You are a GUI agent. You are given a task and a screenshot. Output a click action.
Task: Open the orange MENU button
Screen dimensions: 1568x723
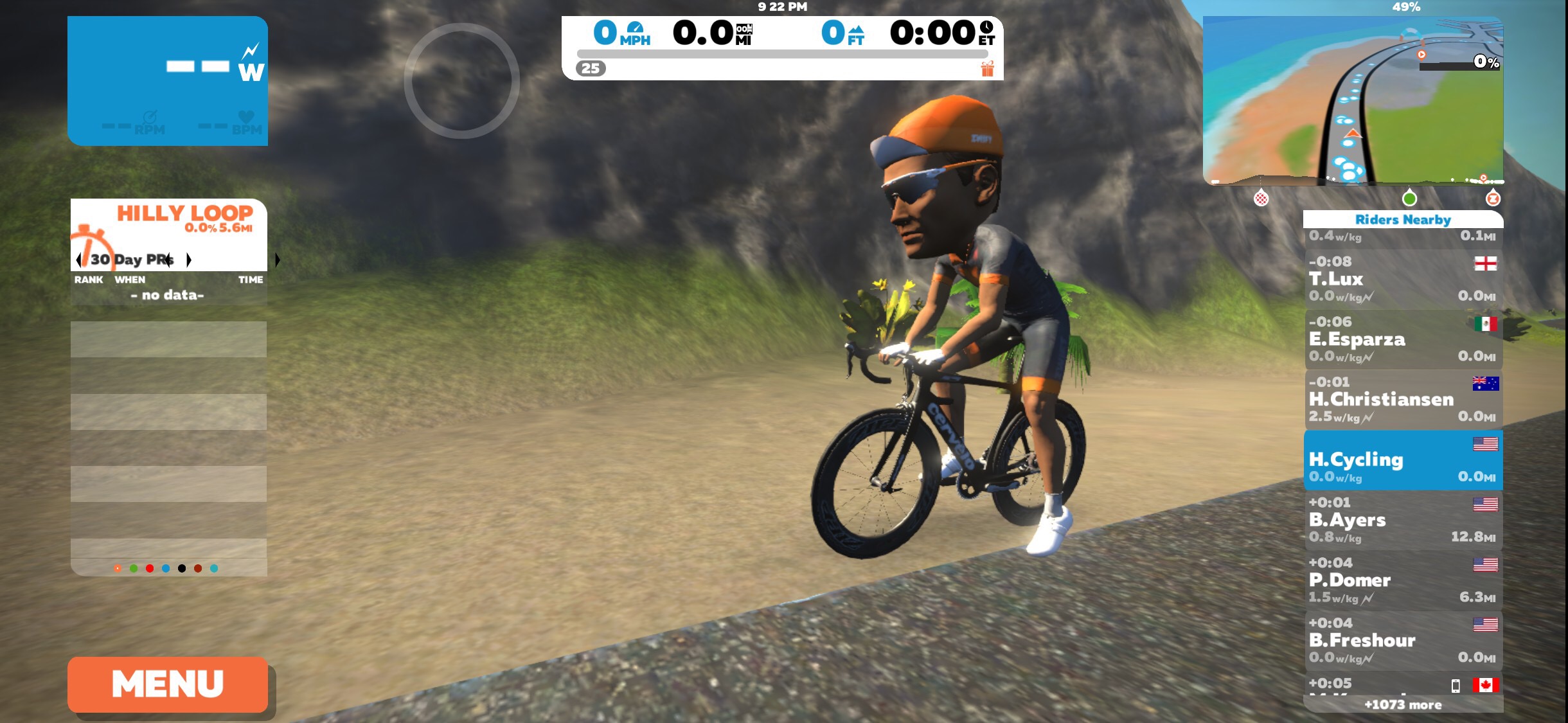[168, 684]
